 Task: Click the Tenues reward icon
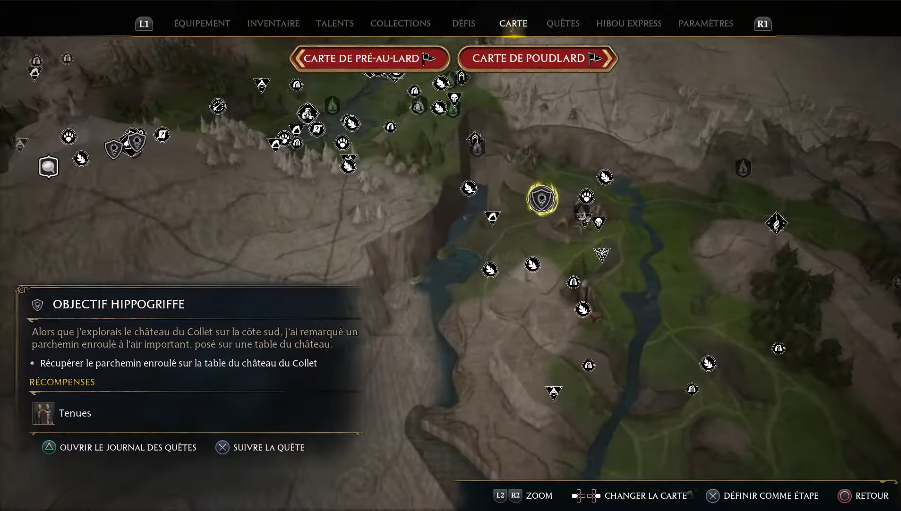43,412
